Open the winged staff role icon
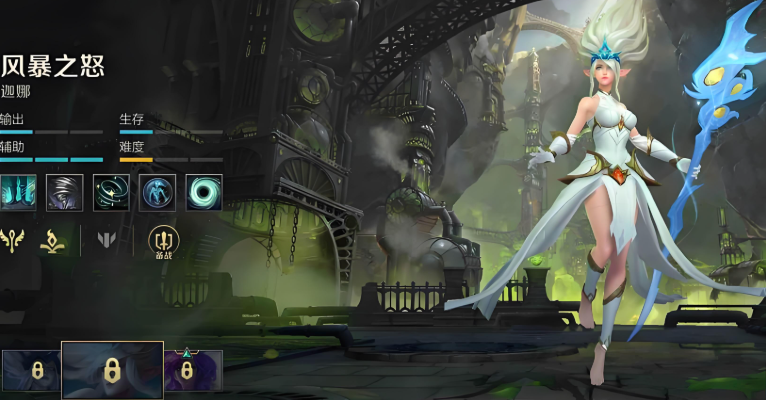This screenshot has width=766, height=400. coord(13,240)
